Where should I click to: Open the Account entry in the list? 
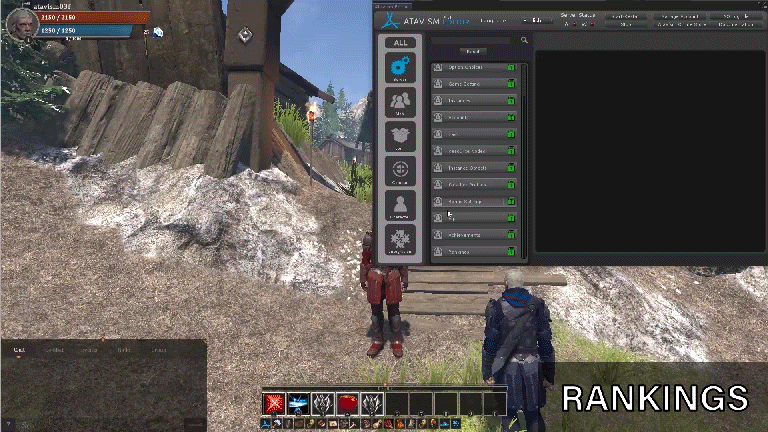[470, 117]
